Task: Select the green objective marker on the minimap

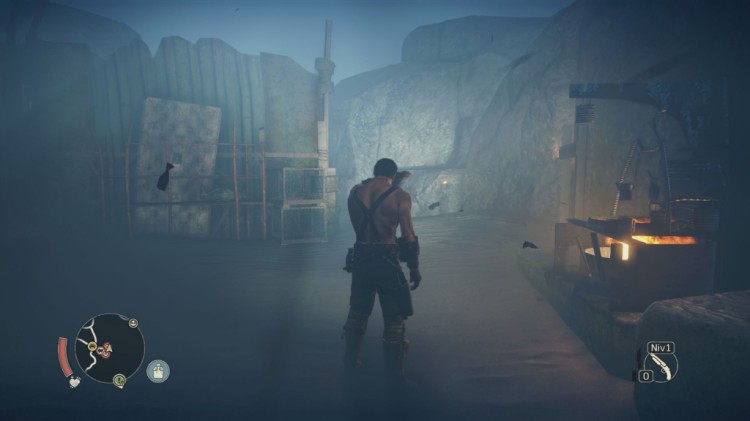Action: pos(119,380)
